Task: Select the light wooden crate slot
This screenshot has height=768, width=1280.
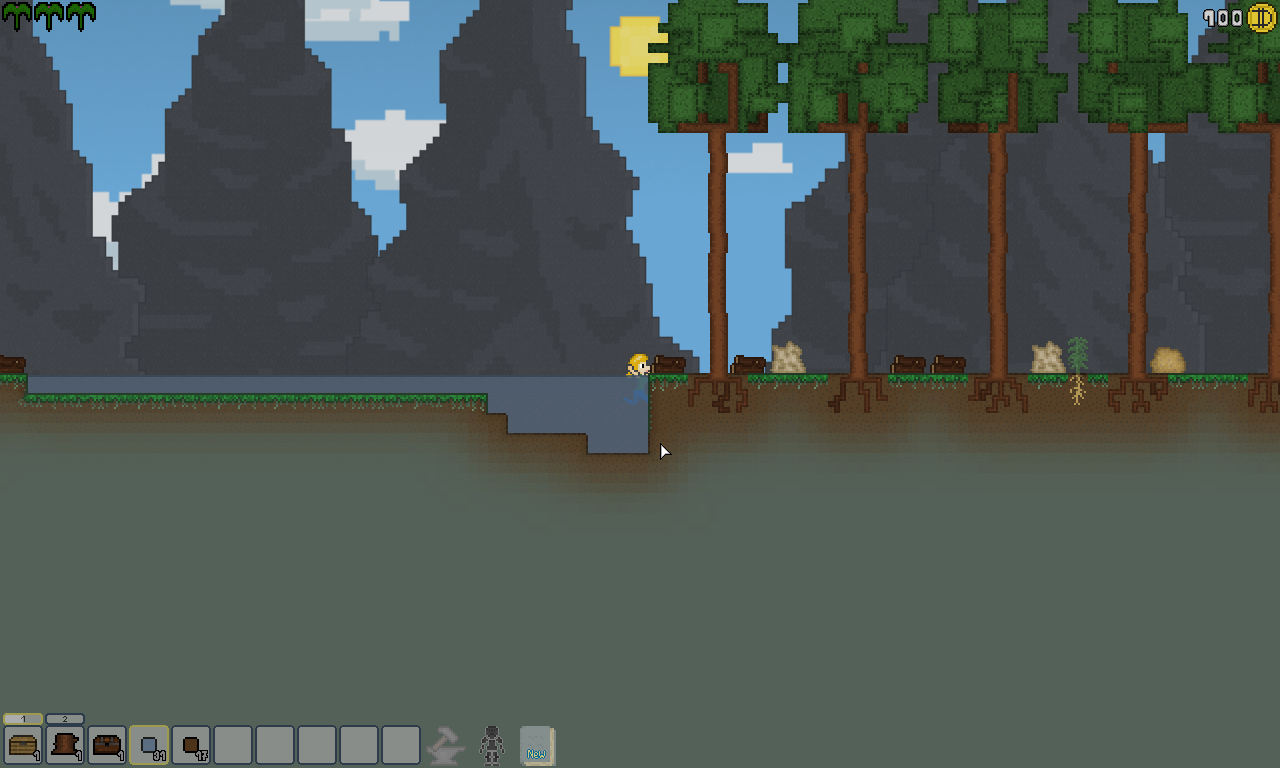Action: point(23,745)
